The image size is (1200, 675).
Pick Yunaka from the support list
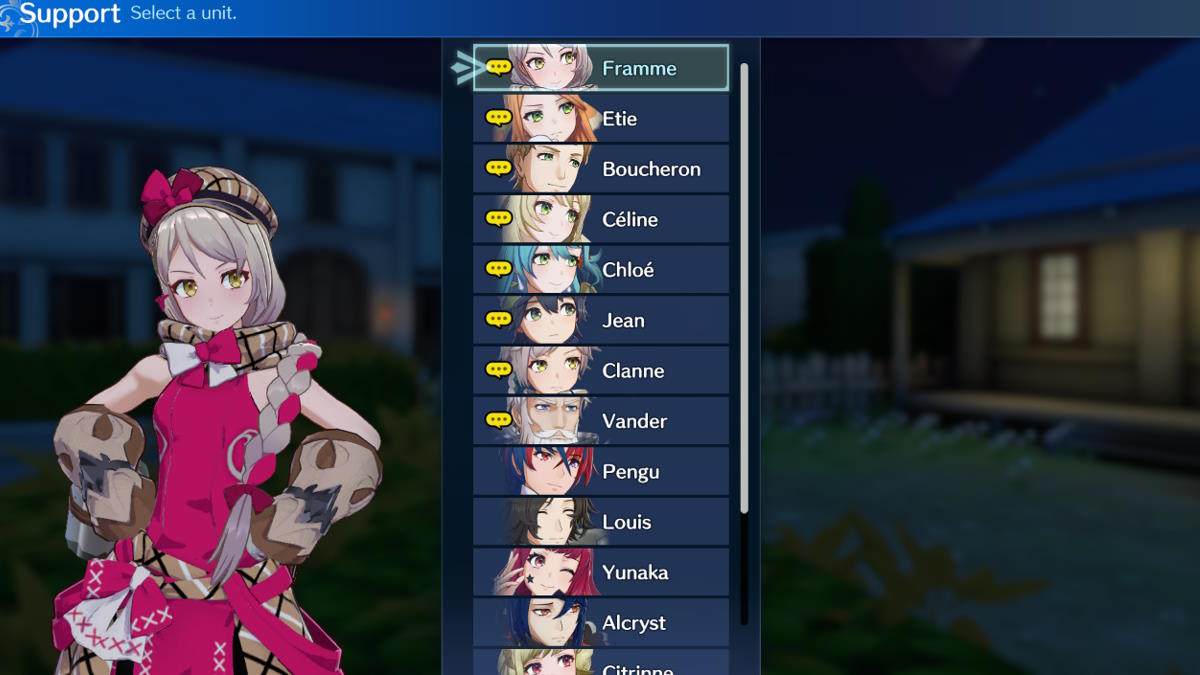click(x=601, y=572)
